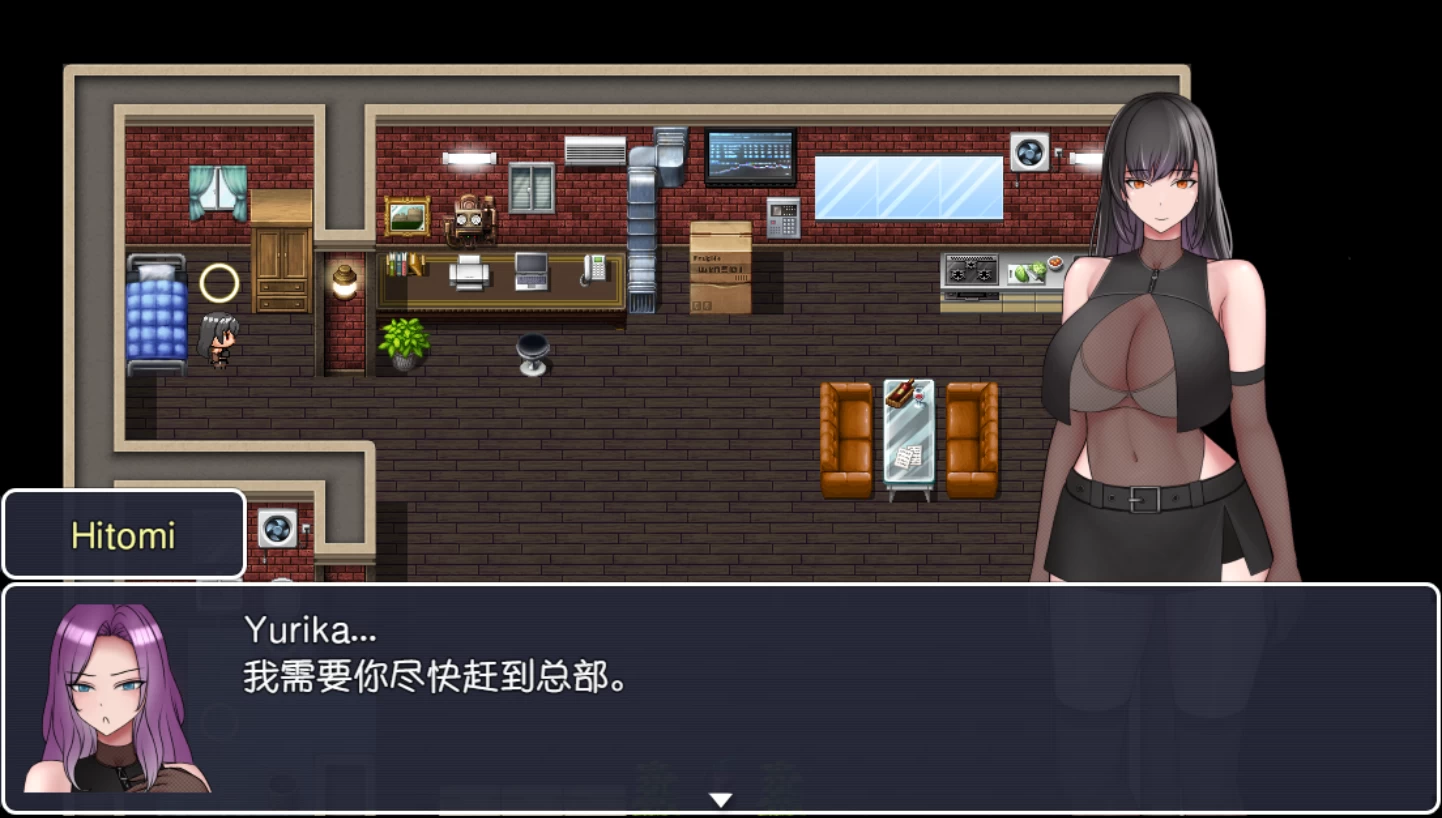Click the continue arrow below the dialogue
The image size is (1442, 818).
click(x=720, y=798)
